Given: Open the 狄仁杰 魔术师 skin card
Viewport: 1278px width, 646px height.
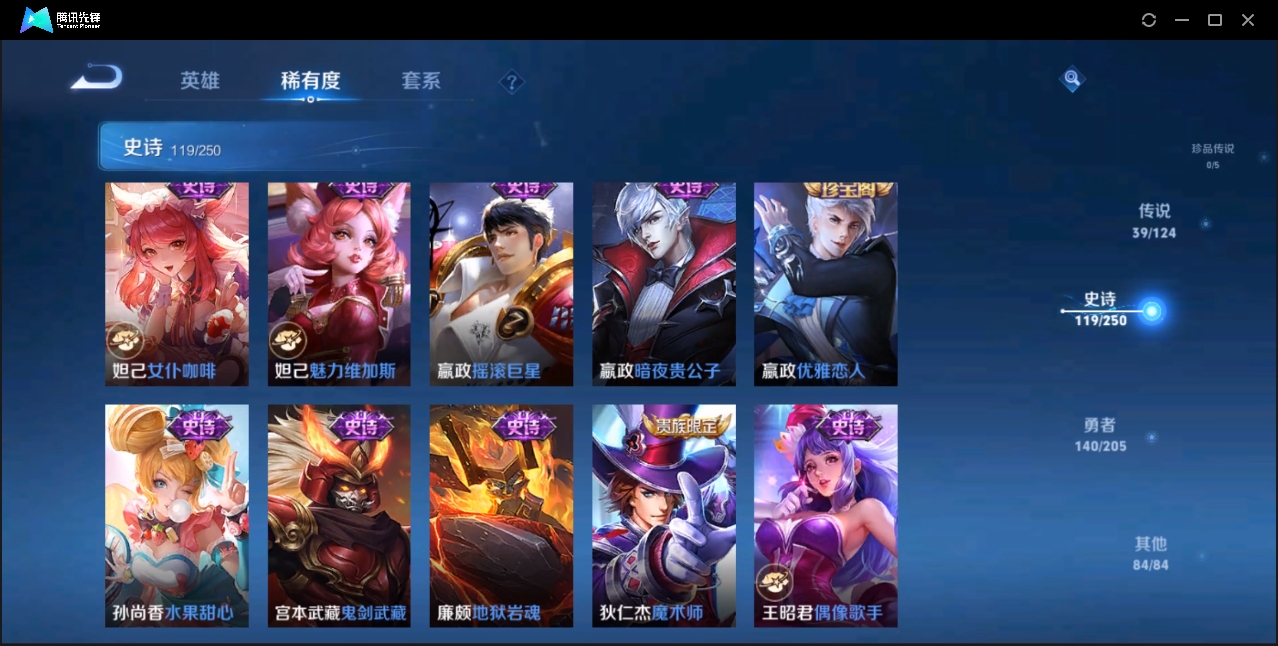Looking at the screenshot, I should tap(663, 515).
